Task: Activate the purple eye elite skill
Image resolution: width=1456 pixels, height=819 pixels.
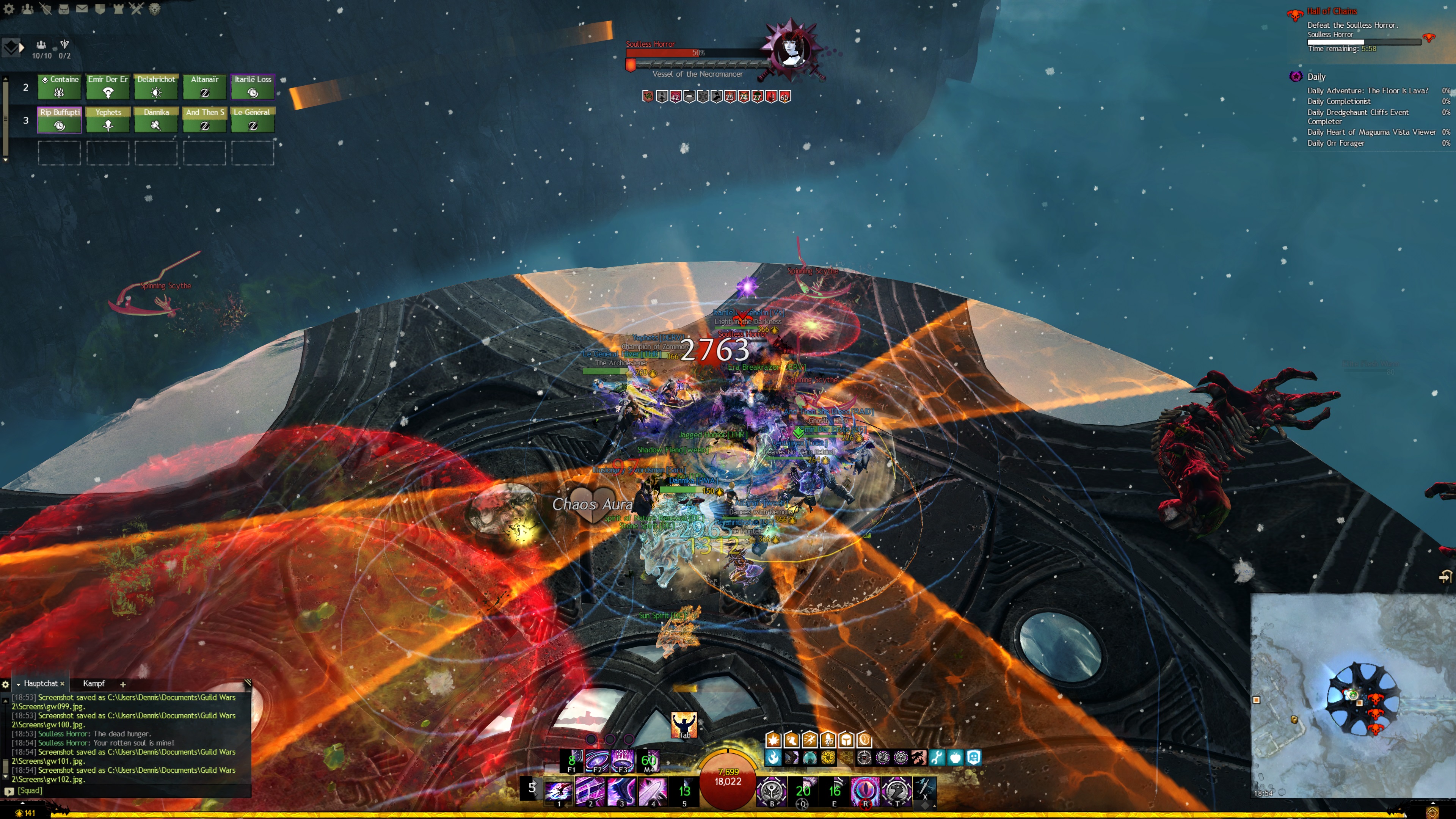Action: tap(865, 791)
